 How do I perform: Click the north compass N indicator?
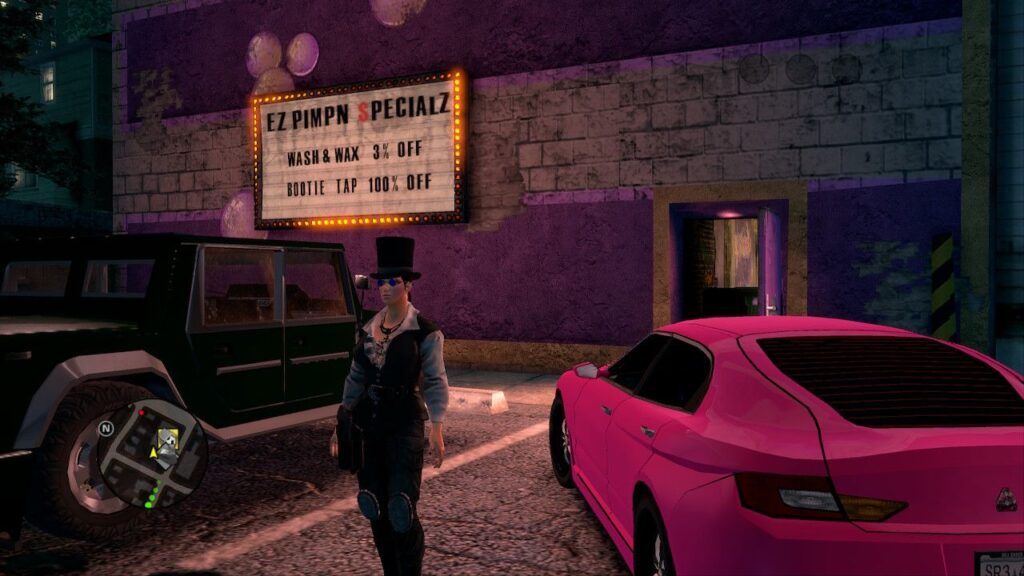click(x=105, y=428)
